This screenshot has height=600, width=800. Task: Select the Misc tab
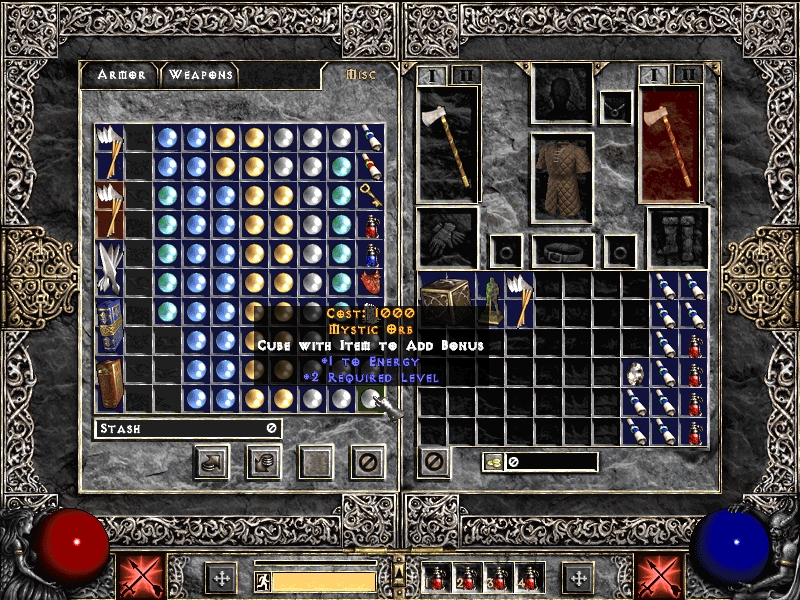[x=357, y=75]
